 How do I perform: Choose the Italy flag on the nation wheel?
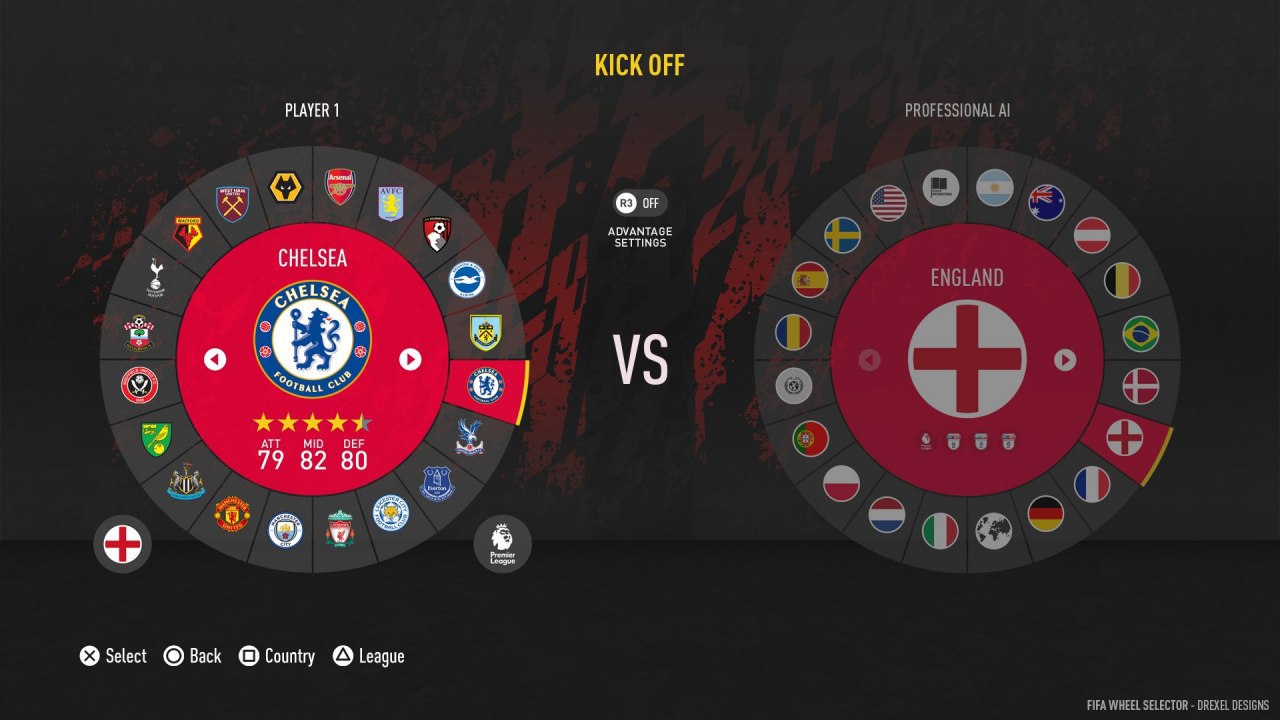tap(940, 530)
